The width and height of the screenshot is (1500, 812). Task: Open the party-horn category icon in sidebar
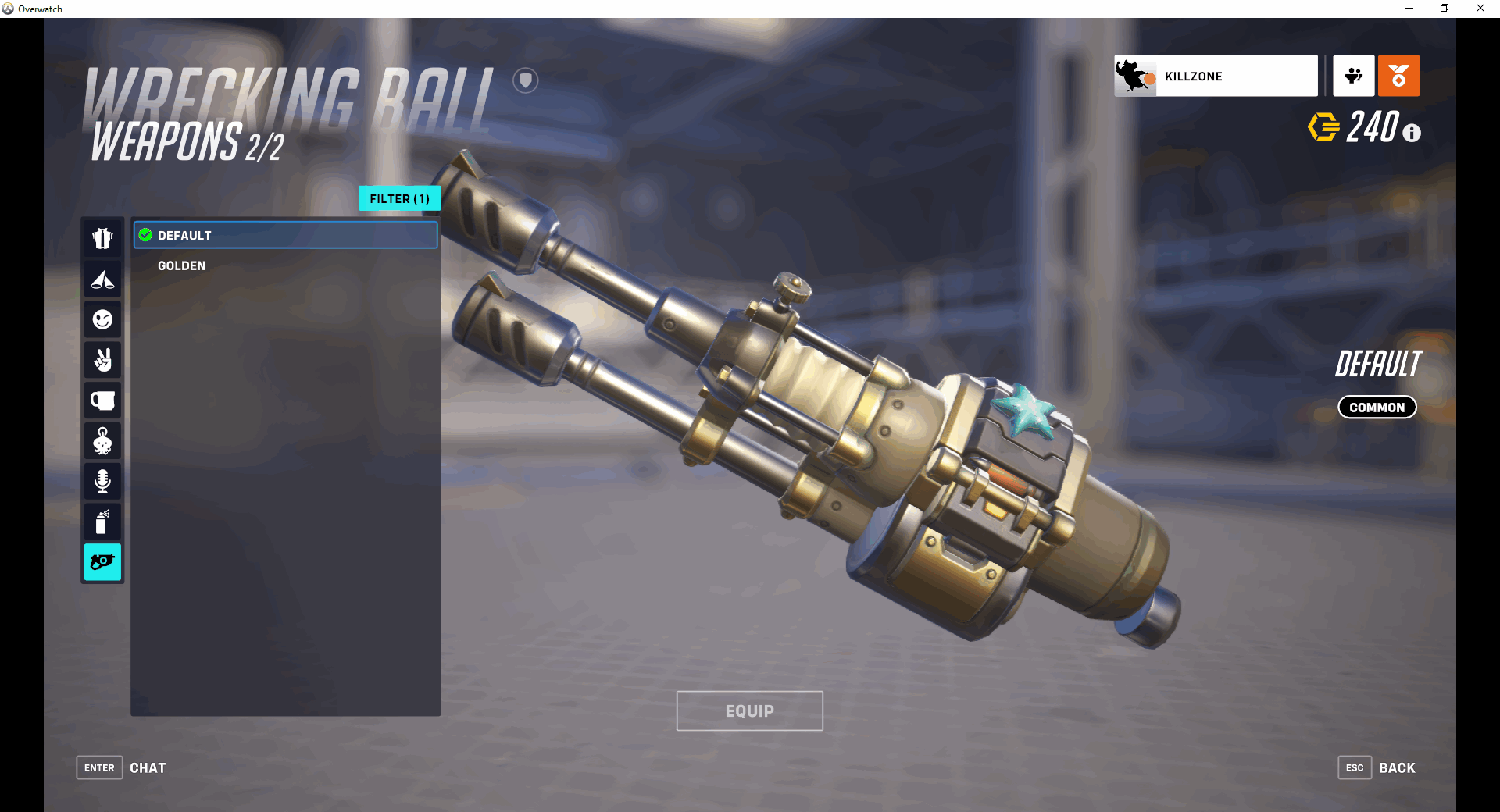(x=102, y=280)
